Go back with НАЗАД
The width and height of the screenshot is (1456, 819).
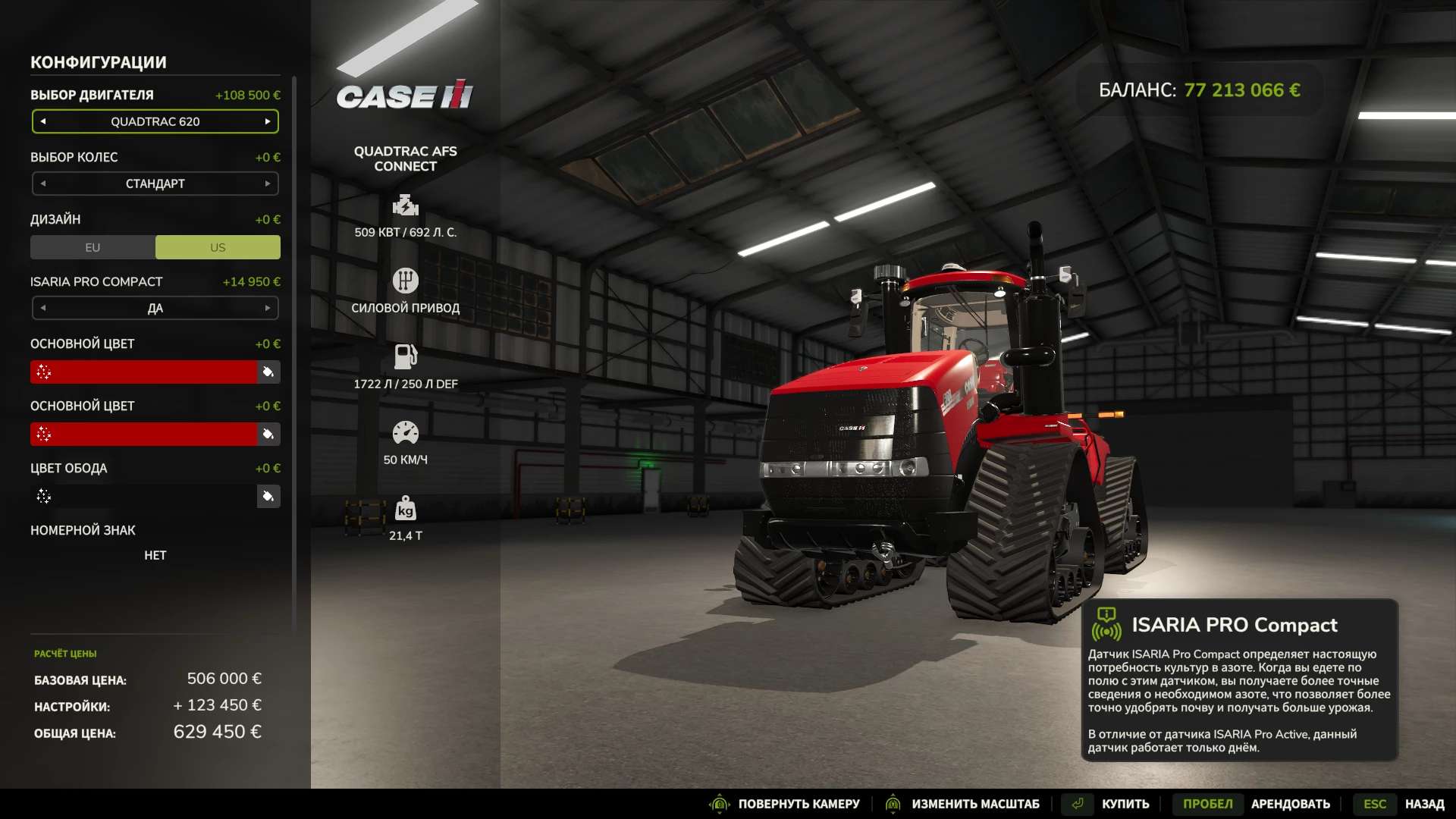click(x=1423, y=804)
